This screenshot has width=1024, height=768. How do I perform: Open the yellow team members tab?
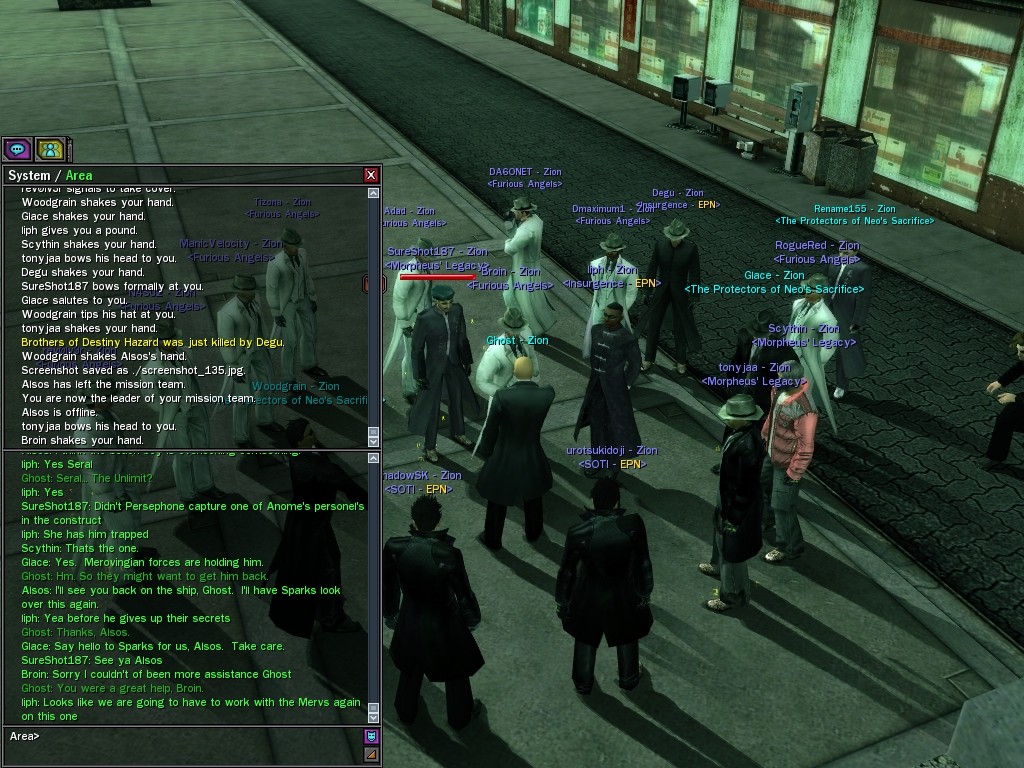pos(50,150)
